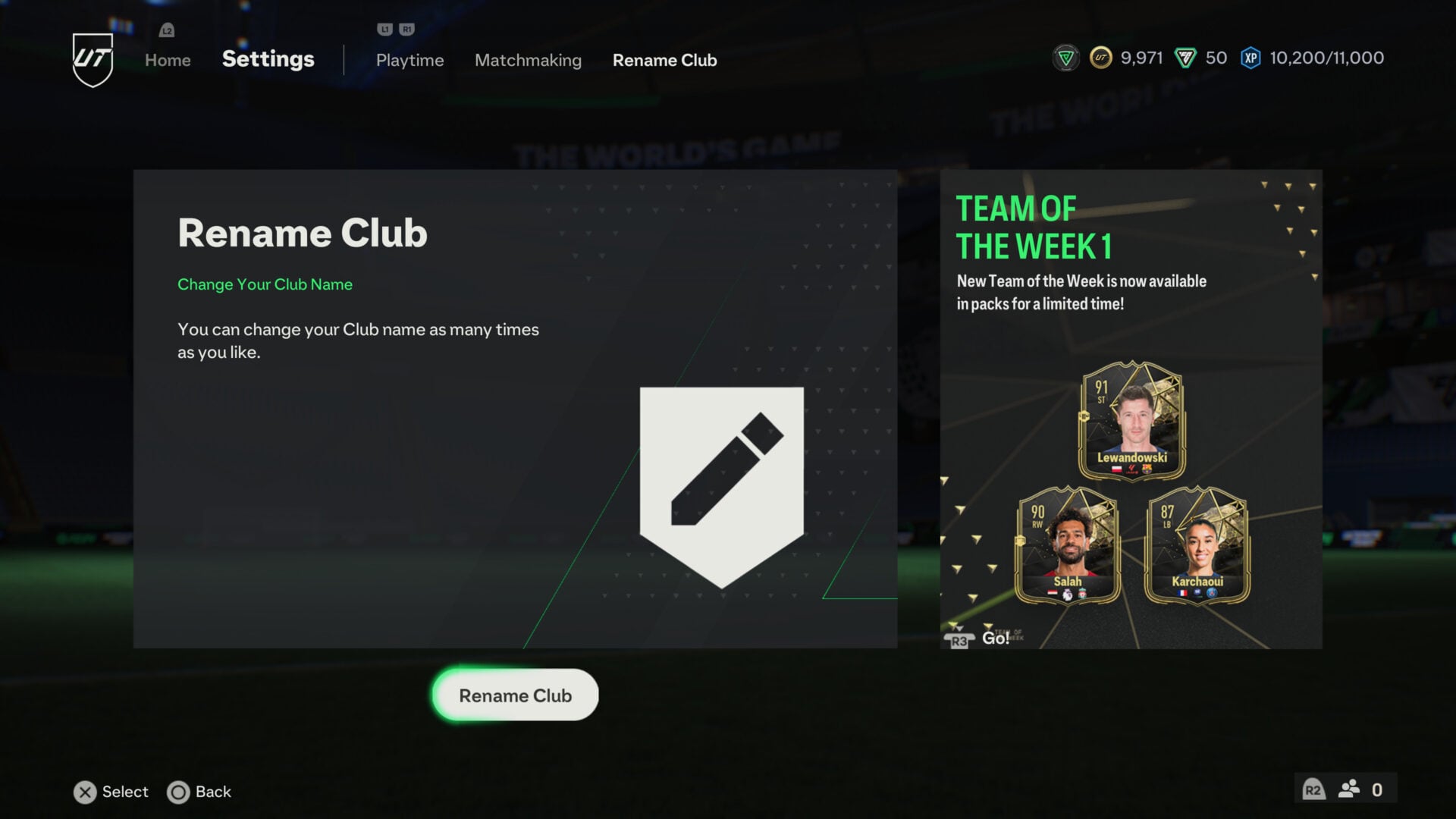Go to the Home menu
1456x819 pixels.
tap(167, 60)
